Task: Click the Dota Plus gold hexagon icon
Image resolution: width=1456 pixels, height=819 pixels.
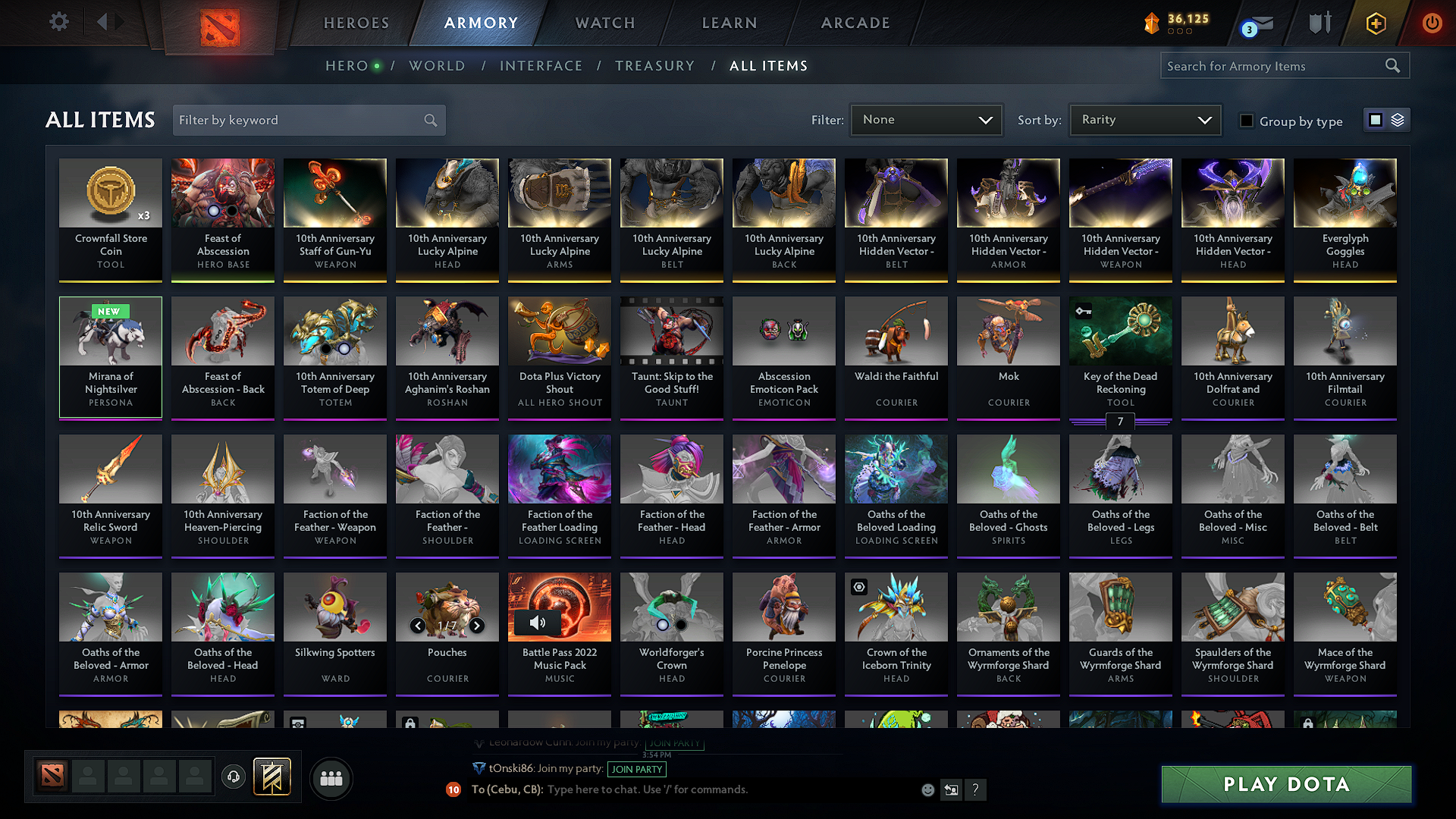Action: click(x=1375, y=24)
